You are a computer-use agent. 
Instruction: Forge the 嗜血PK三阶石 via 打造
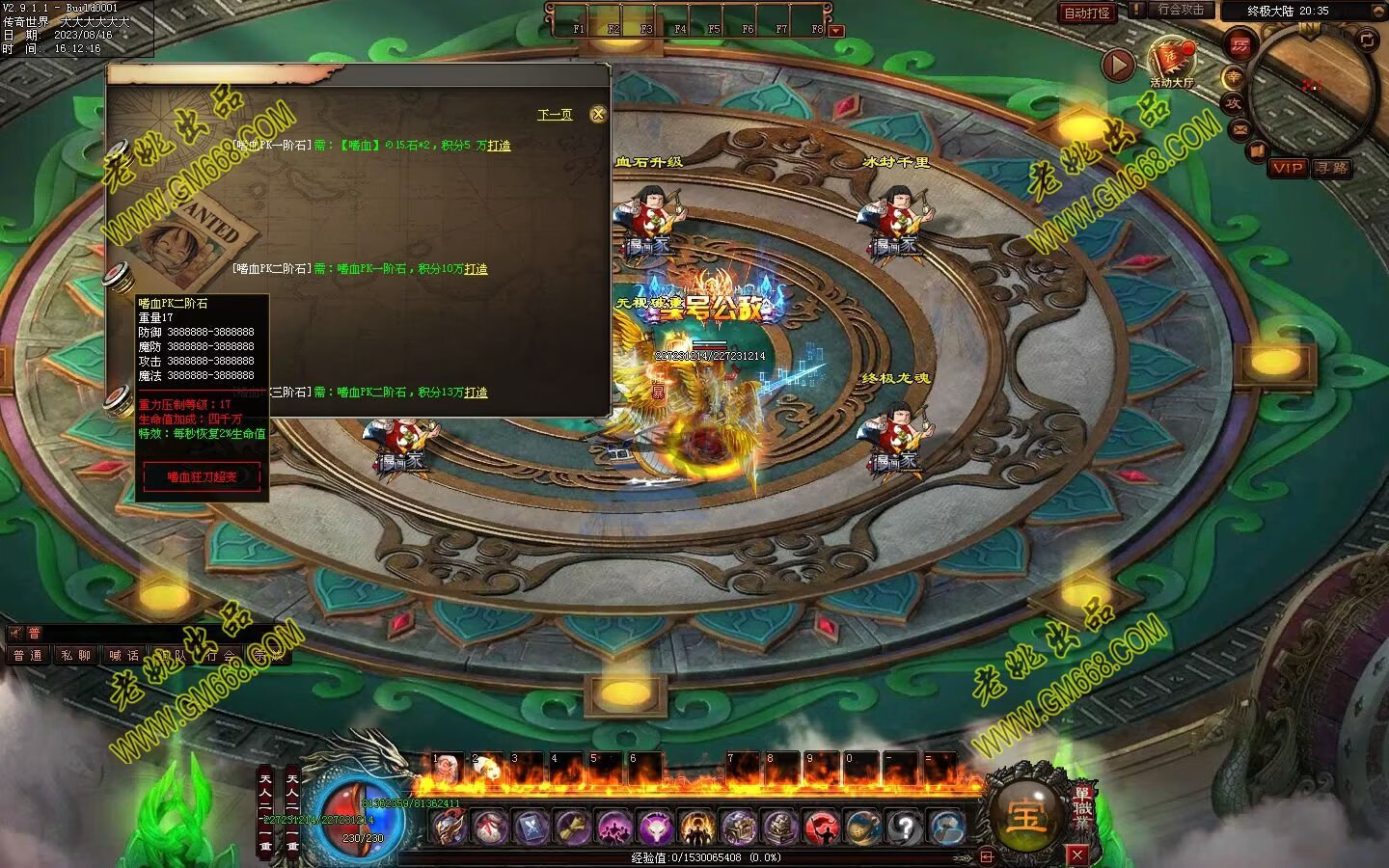[477, 393]
